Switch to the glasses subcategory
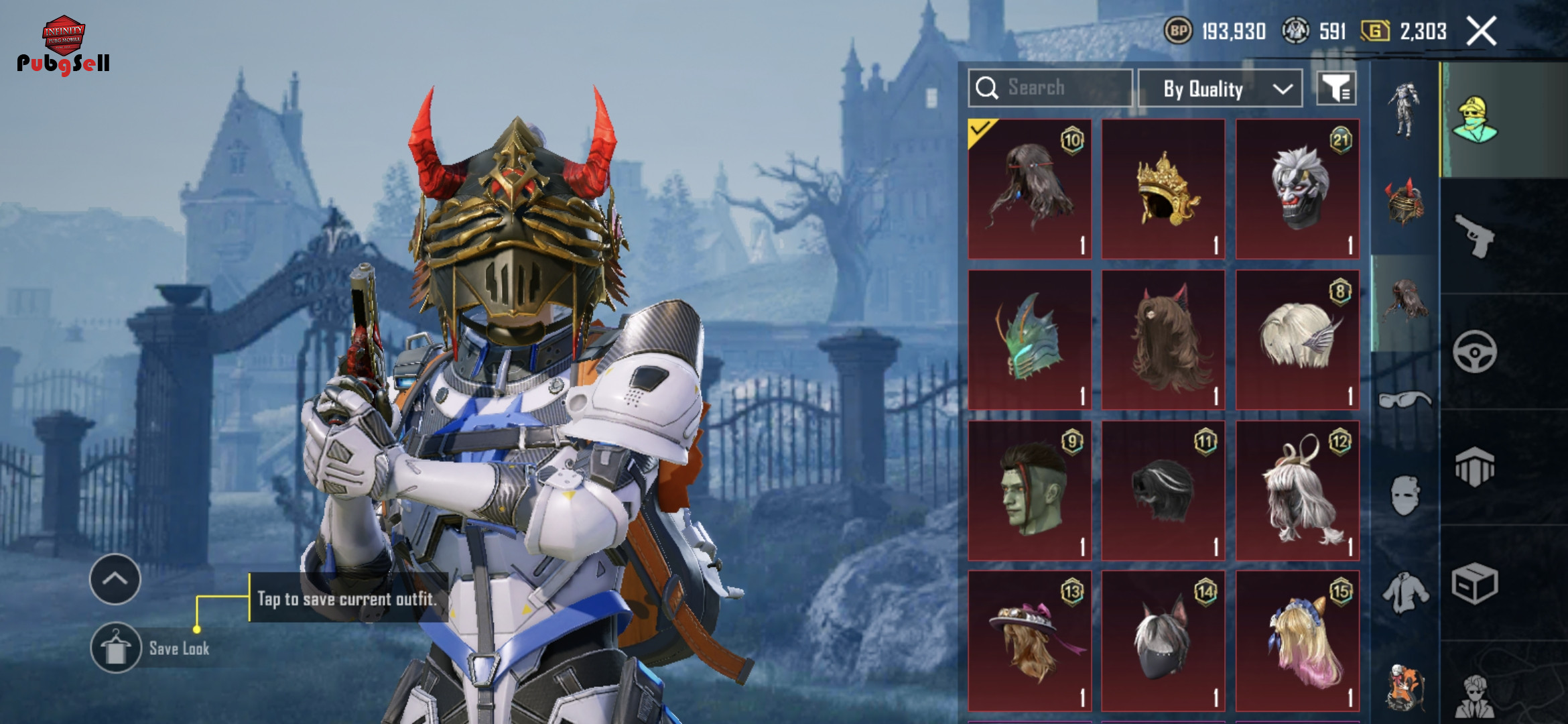 tap(1404, 401)
